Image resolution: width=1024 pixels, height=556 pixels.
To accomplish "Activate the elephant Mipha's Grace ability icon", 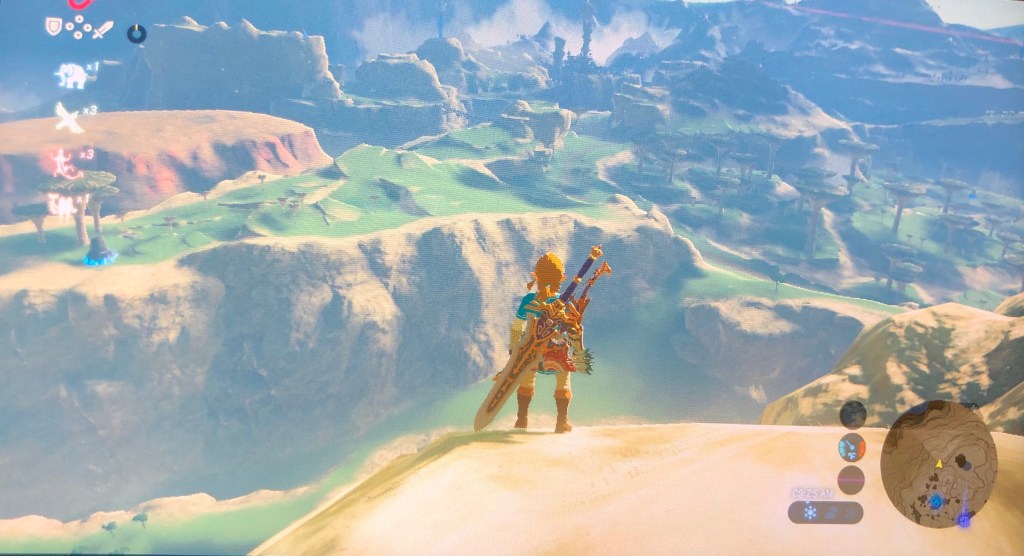I will (x=69, y=75).
